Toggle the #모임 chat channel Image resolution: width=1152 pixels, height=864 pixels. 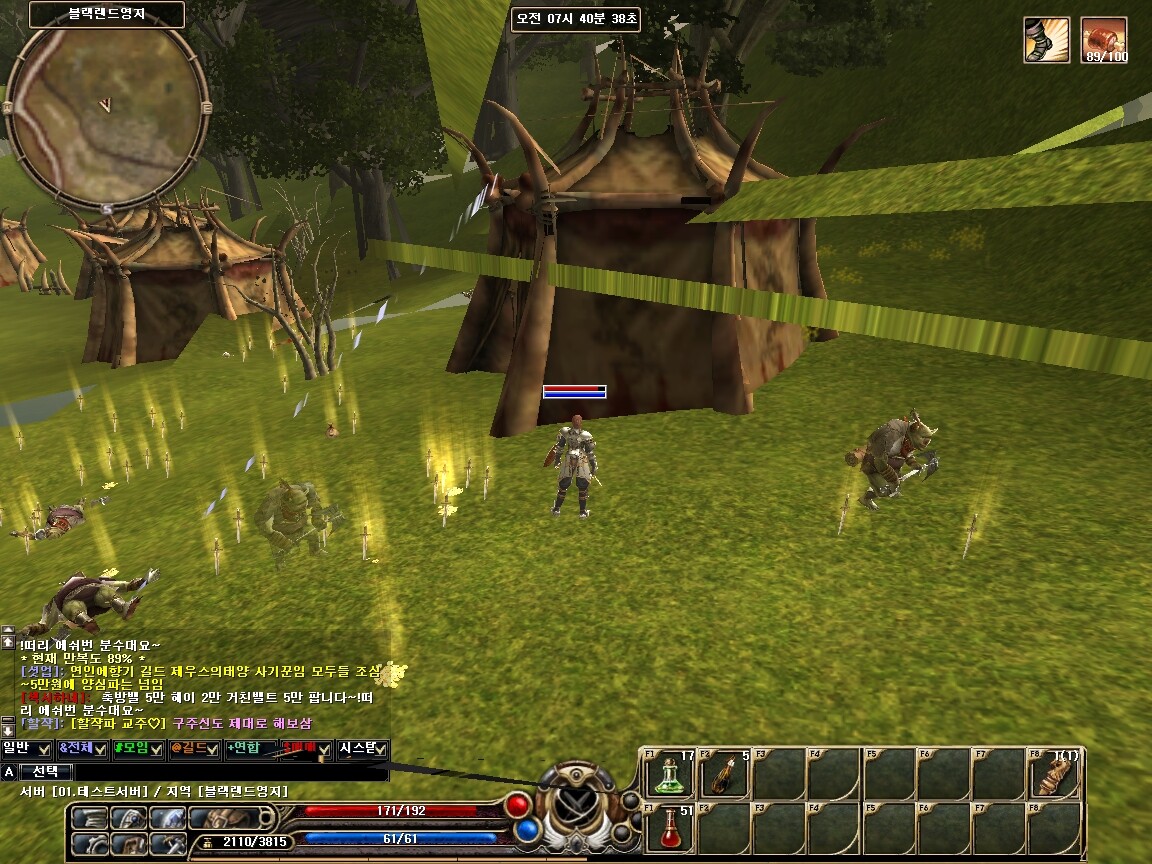point(138,748)
